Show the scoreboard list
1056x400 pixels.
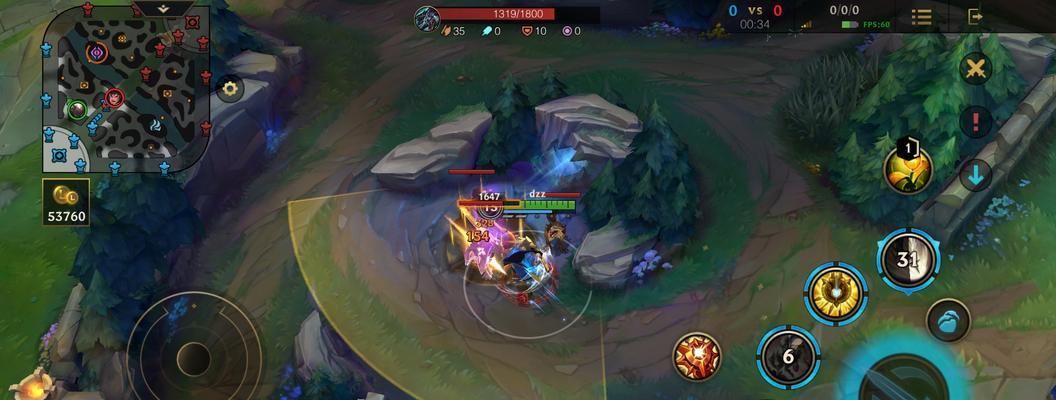point(921,17)
